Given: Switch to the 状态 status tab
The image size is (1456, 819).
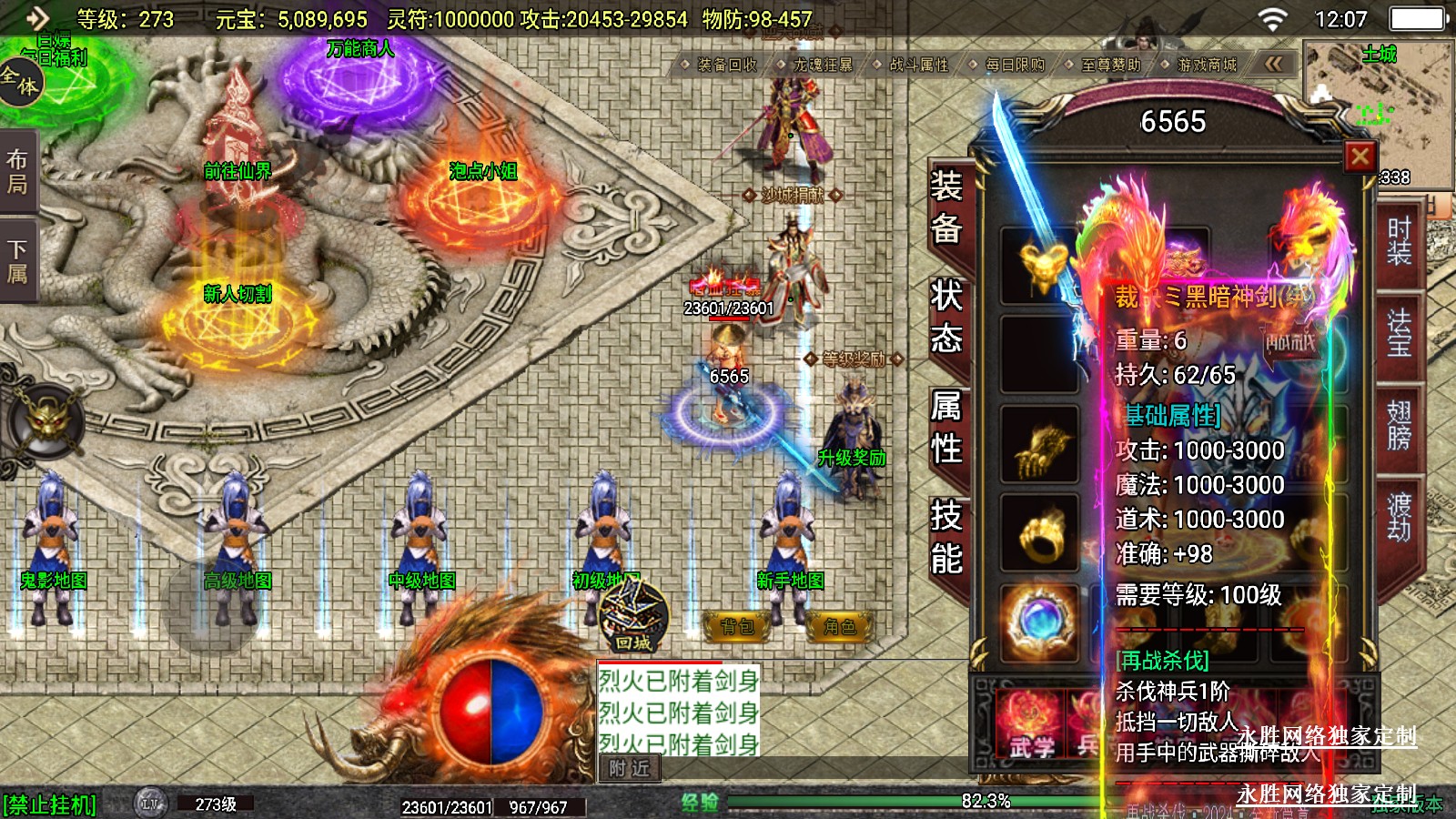Looking at the screenshot, I should pyautogui.click(x=946, y=316).
